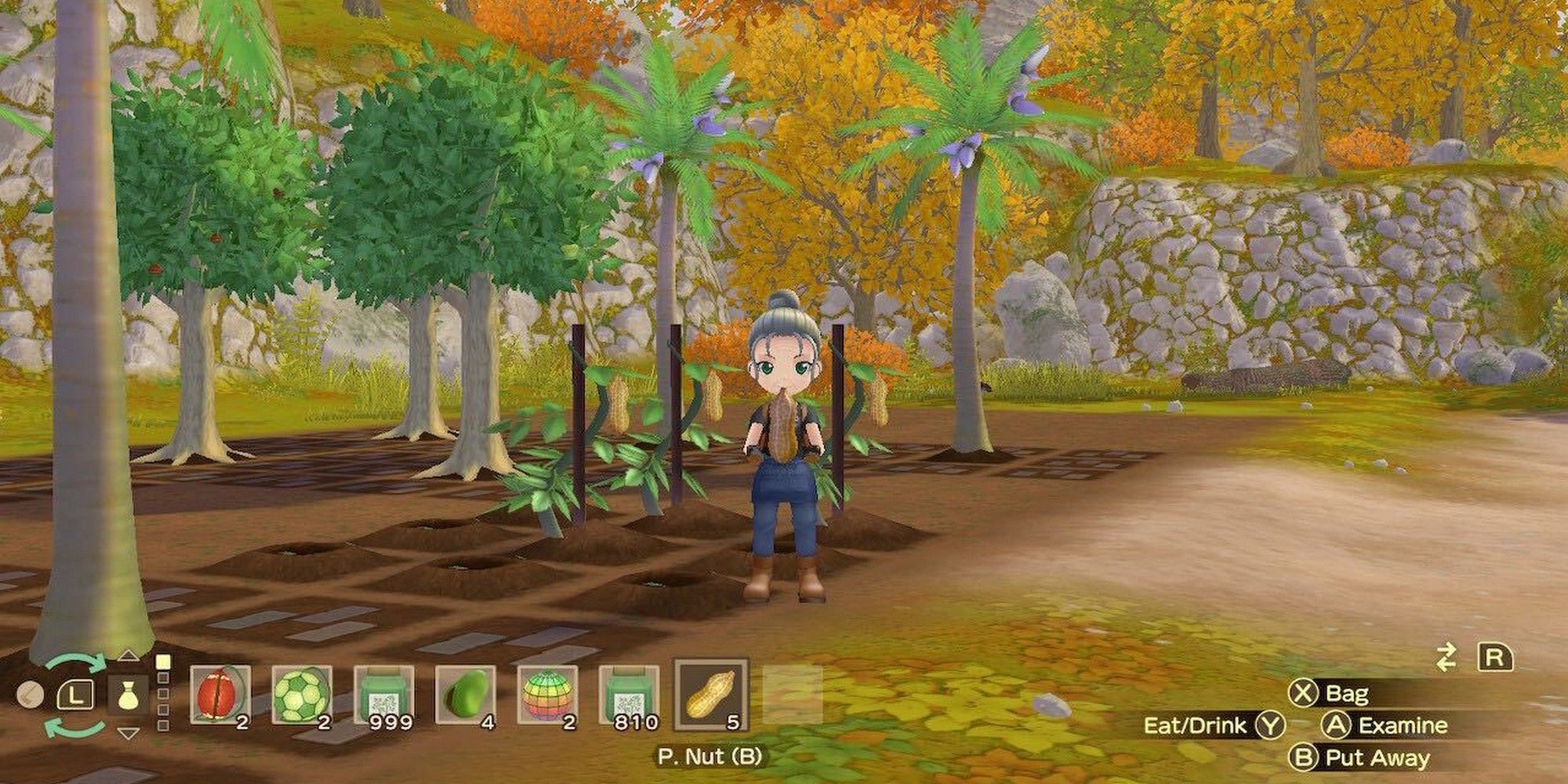Expand the downward arrow below the pouch icon

(x=127, y=733)
